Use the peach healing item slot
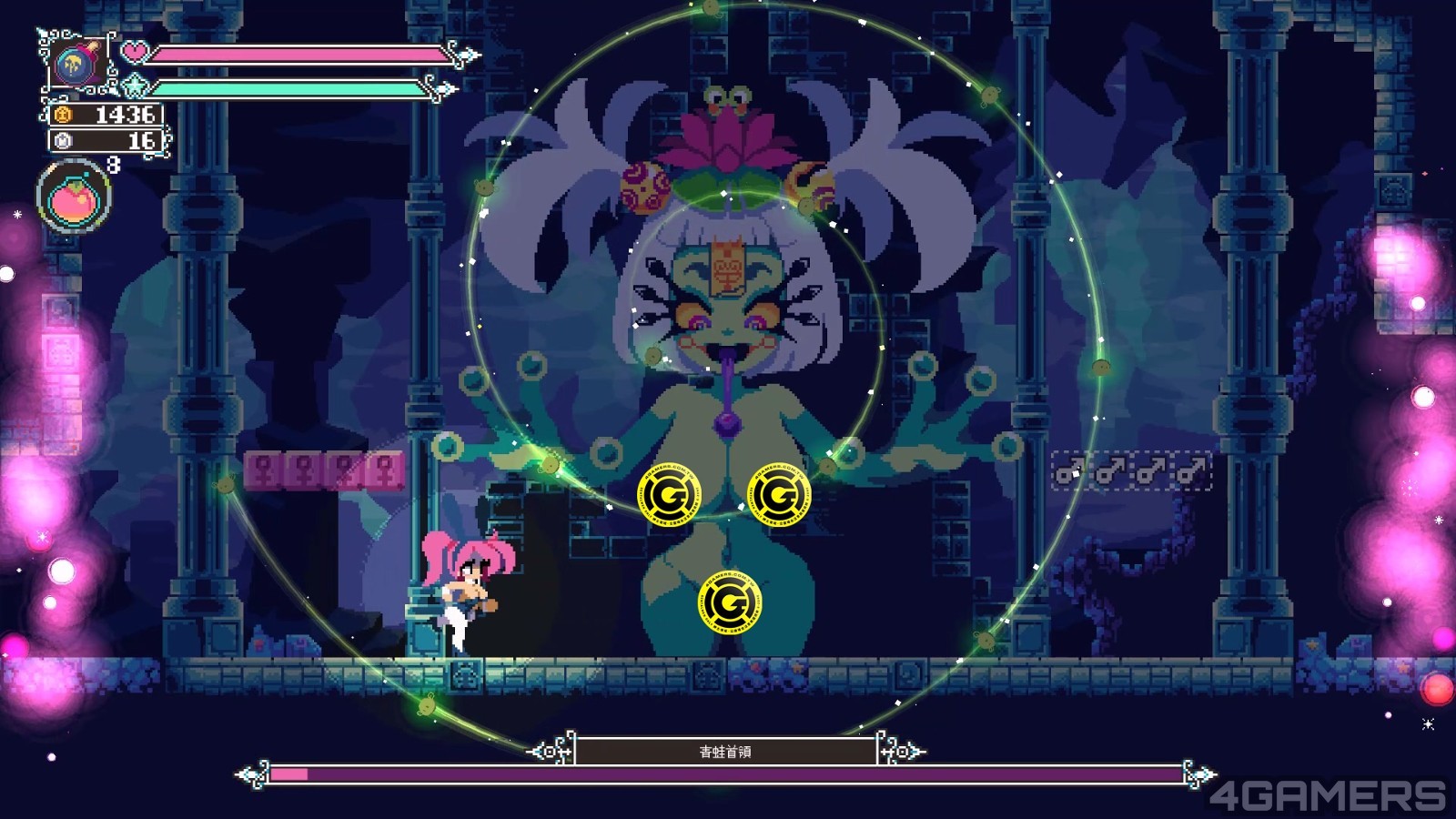 [73, 197]
